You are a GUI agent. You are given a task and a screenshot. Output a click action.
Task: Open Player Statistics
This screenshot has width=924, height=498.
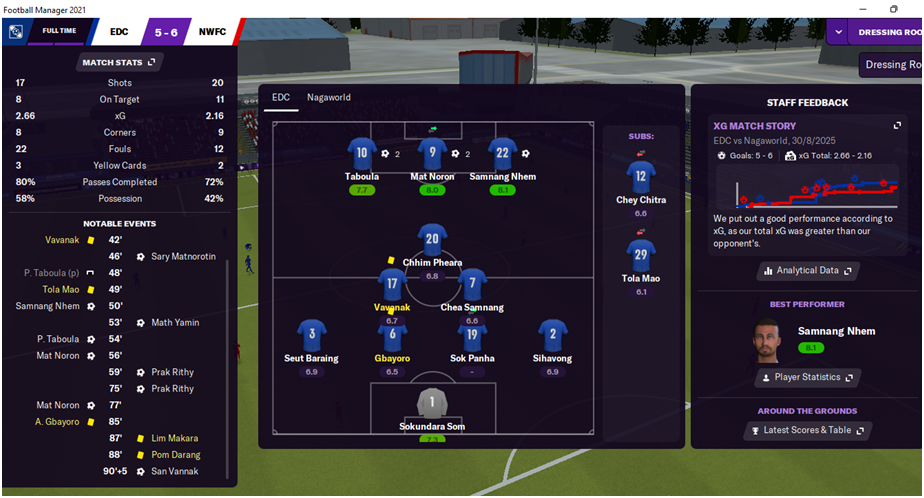pyautogui.click(x=808, y=378)
